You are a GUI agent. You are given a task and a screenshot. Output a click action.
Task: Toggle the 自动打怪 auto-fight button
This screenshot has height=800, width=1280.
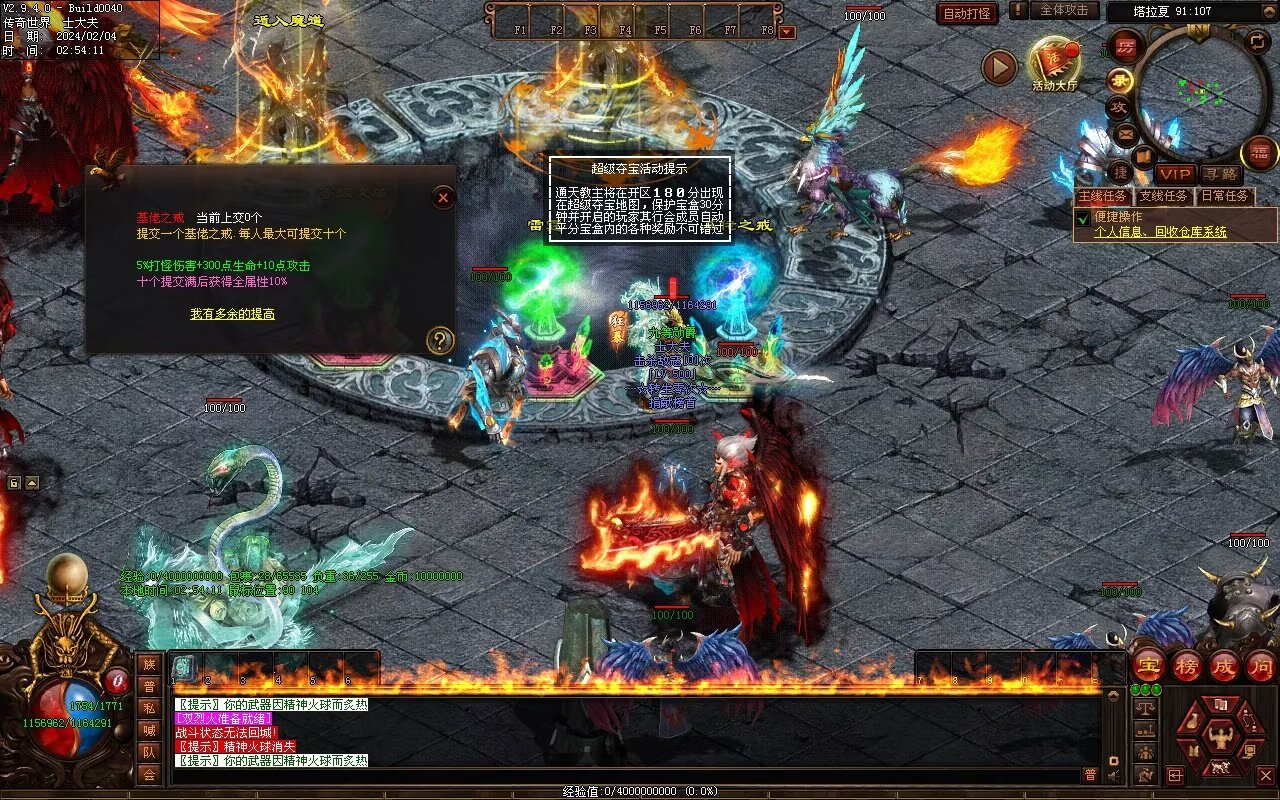point(967,13)
